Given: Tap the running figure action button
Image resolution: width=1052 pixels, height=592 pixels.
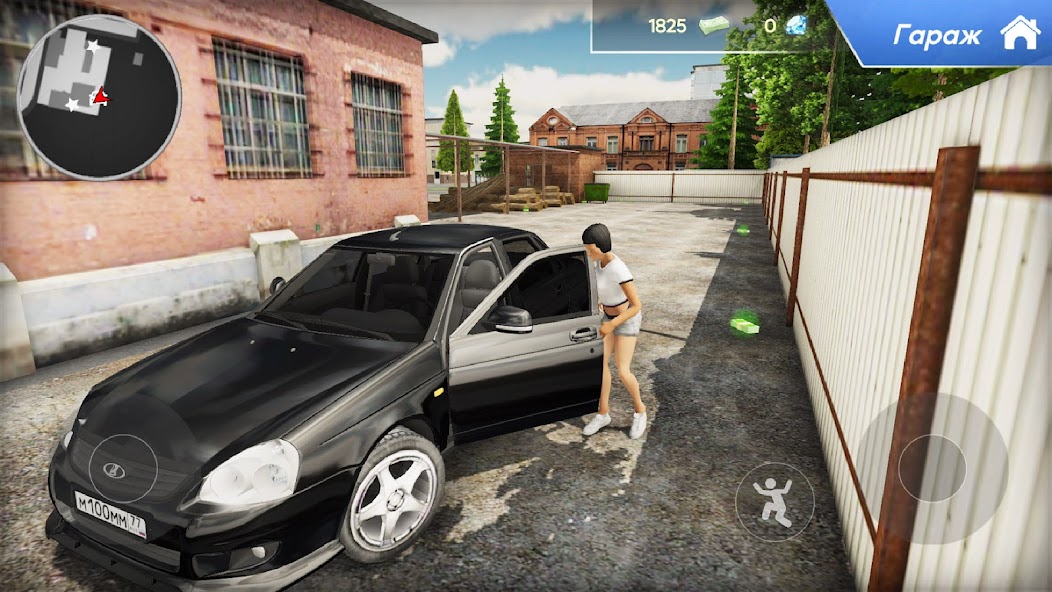Looking at the screenshot, I should [775, 502].
